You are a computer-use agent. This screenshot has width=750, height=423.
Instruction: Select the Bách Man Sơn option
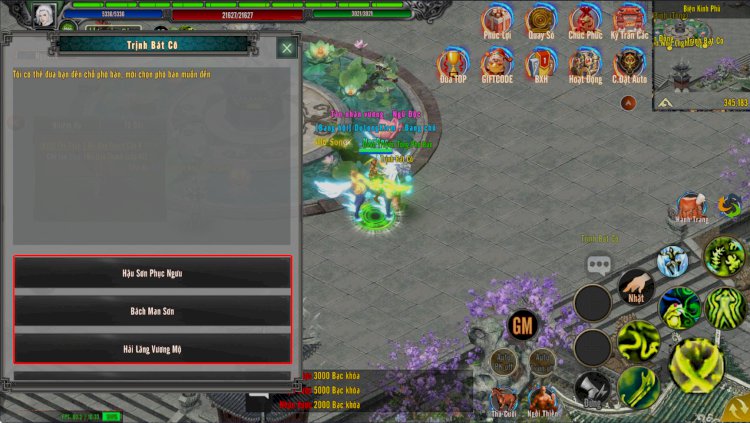point(152,310)
